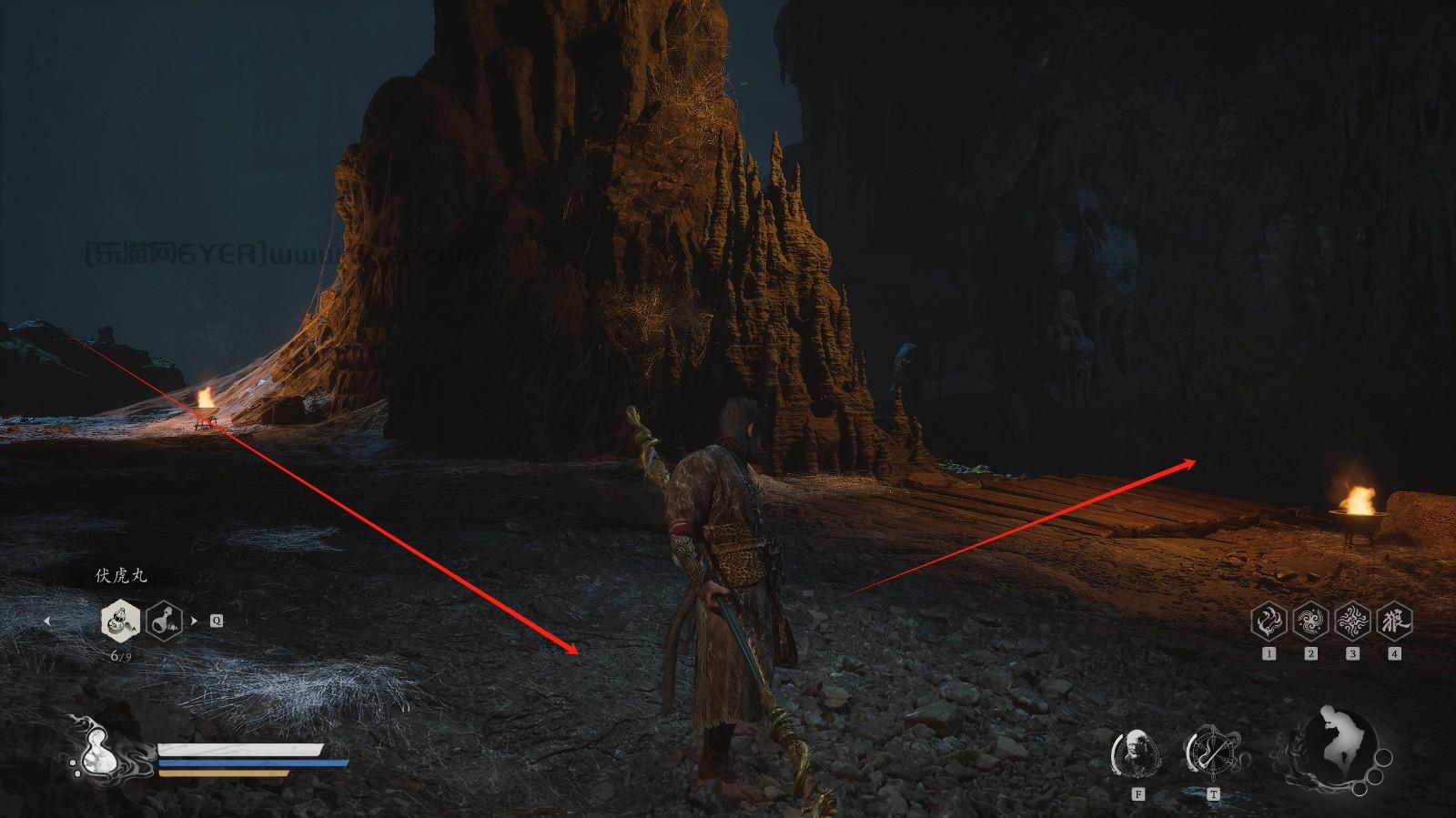
Task: Cast the flame-shaped spell in slot 1
Action: point(1269,621)
